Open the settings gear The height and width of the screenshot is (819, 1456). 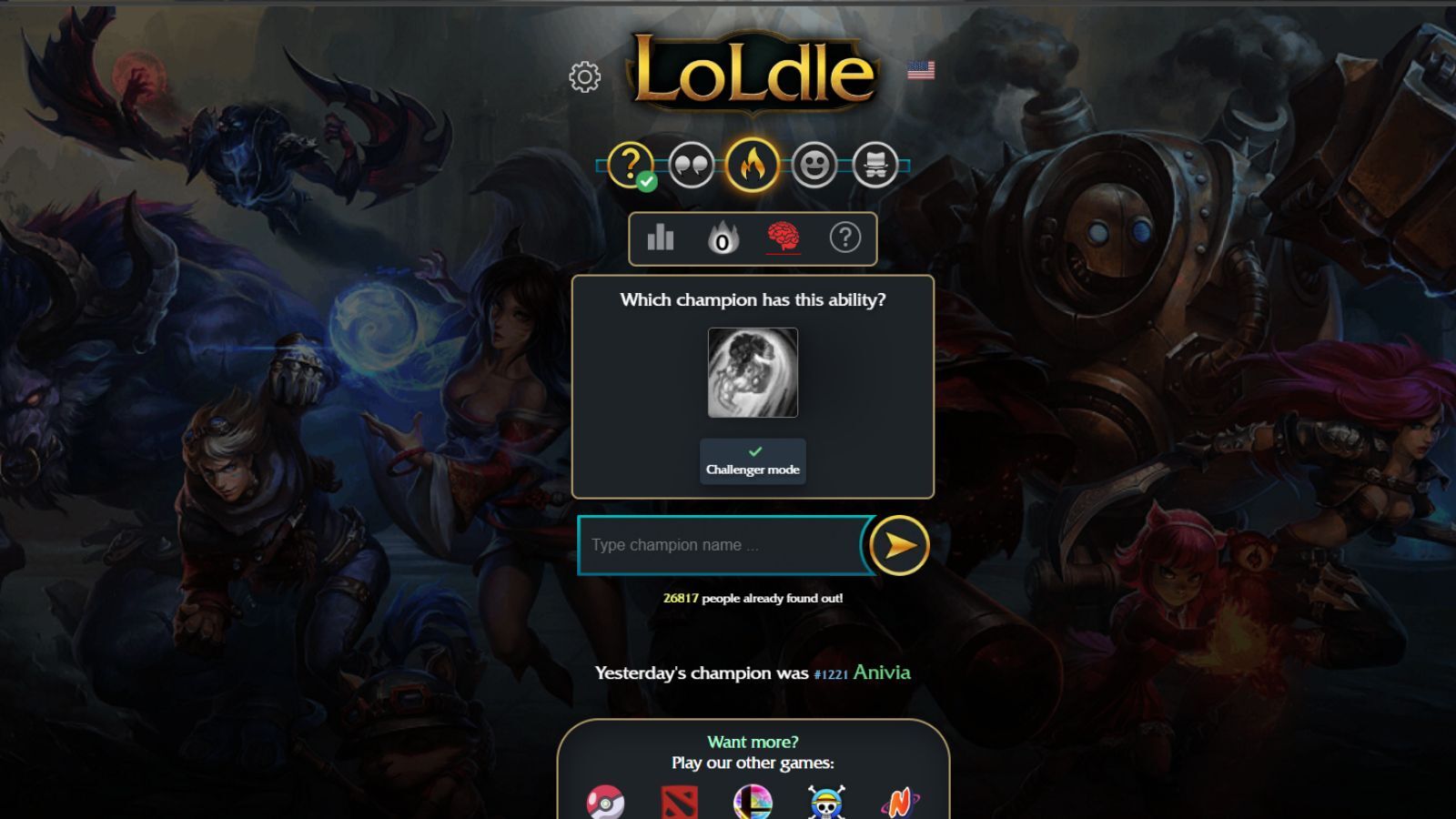point(586,76)
